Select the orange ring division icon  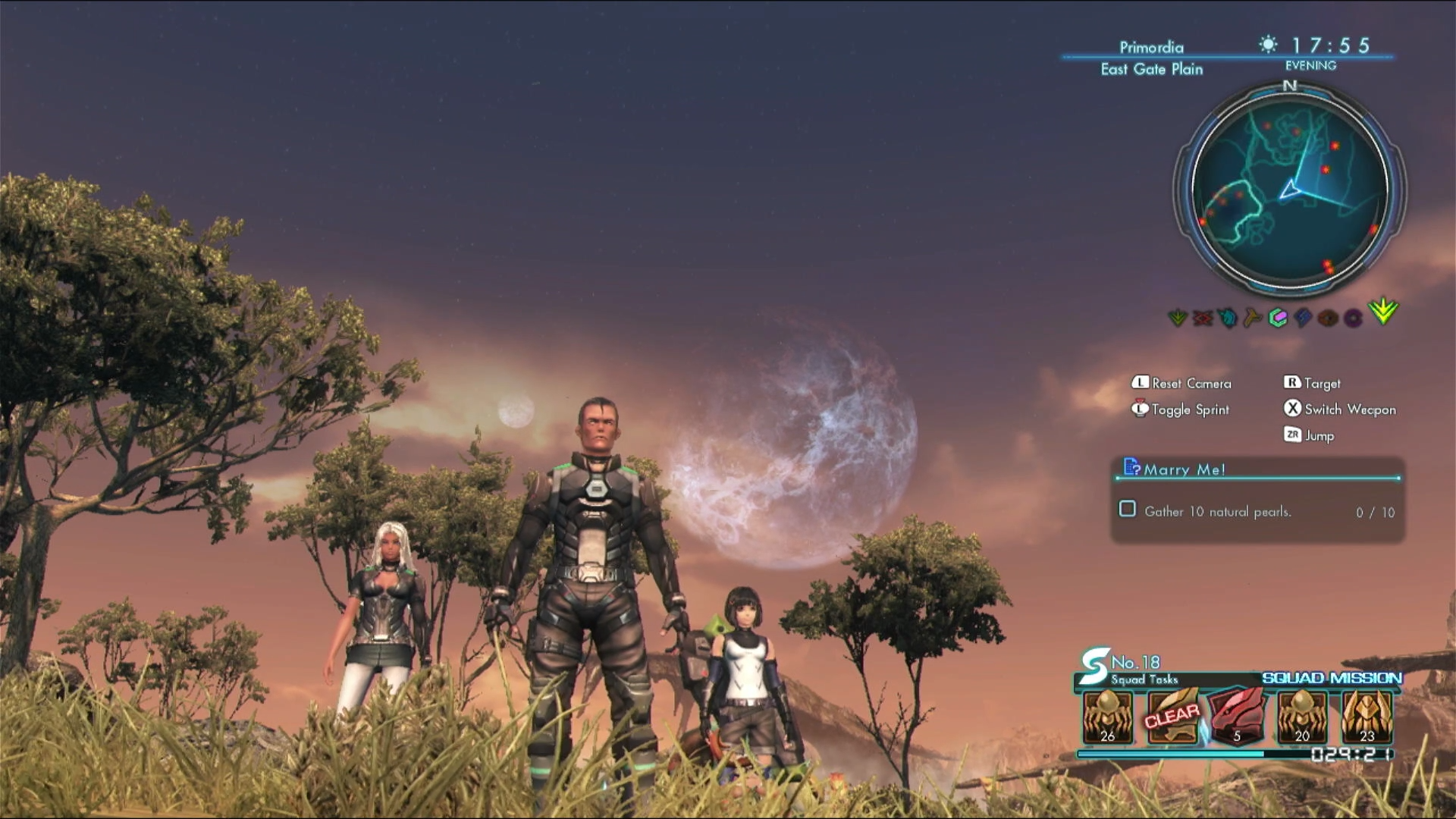(1328, 318)
